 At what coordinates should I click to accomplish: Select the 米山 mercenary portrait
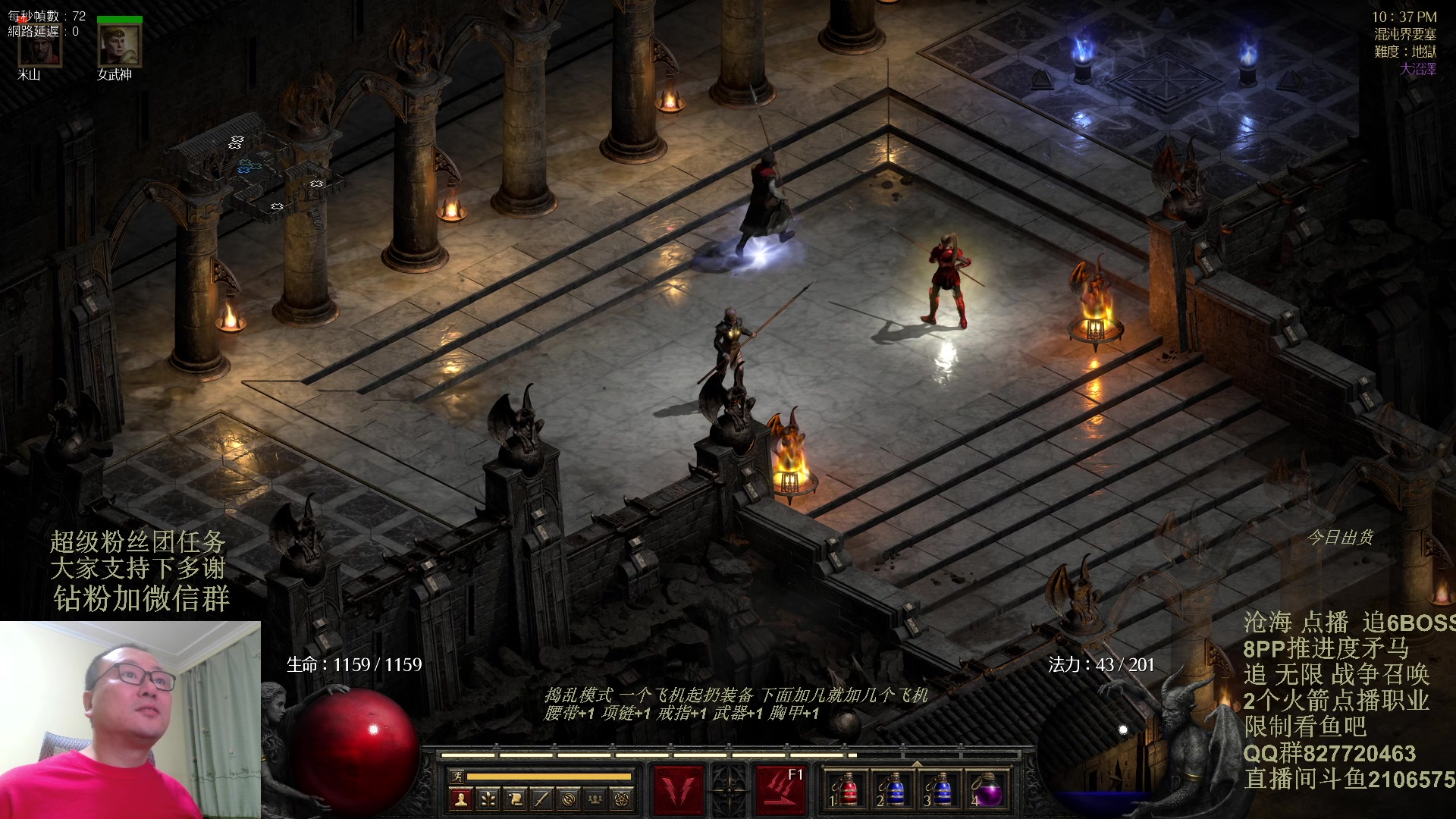[x=39, y=45]
